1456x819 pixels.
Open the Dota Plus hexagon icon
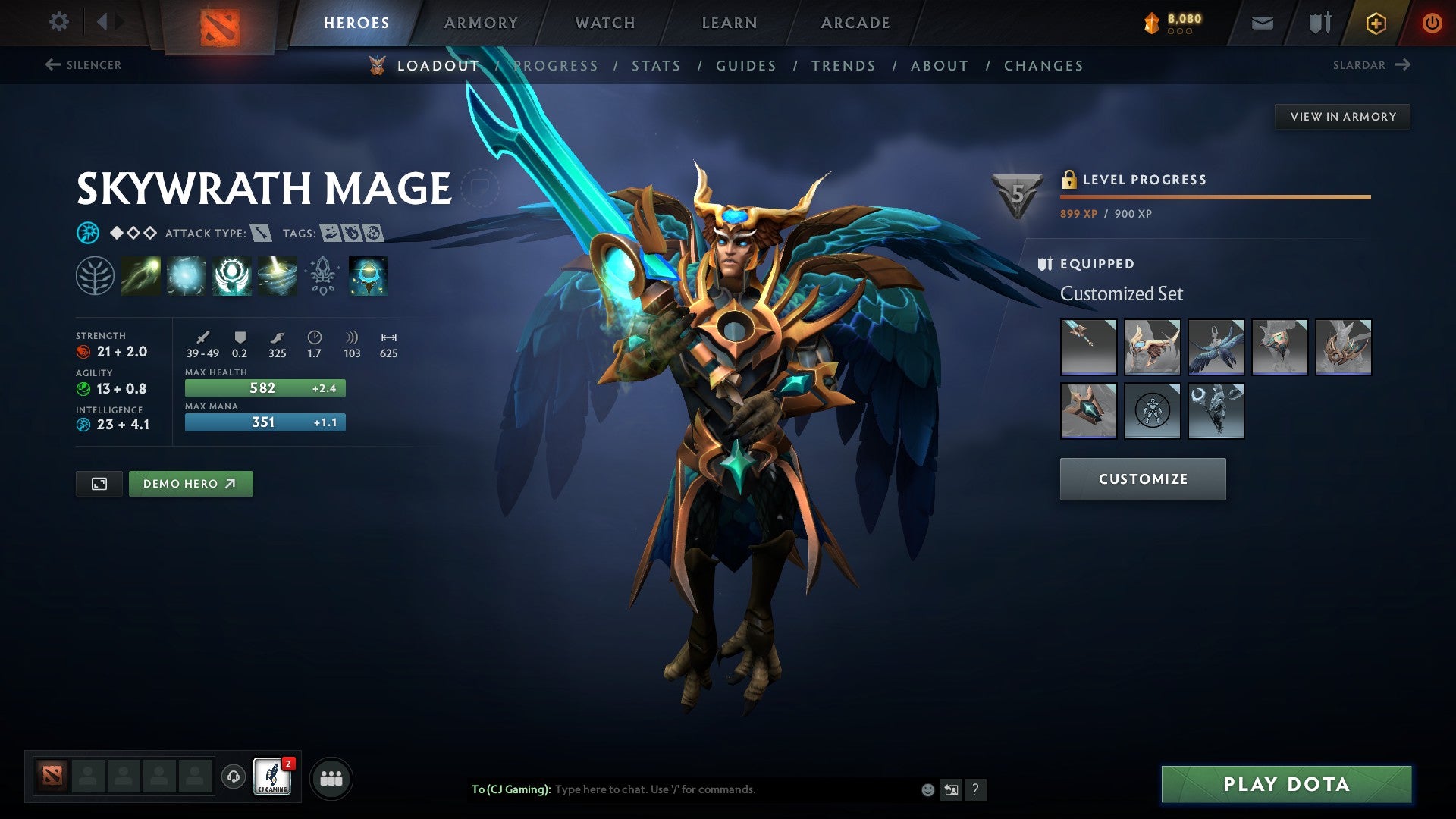click(1375, 22)
